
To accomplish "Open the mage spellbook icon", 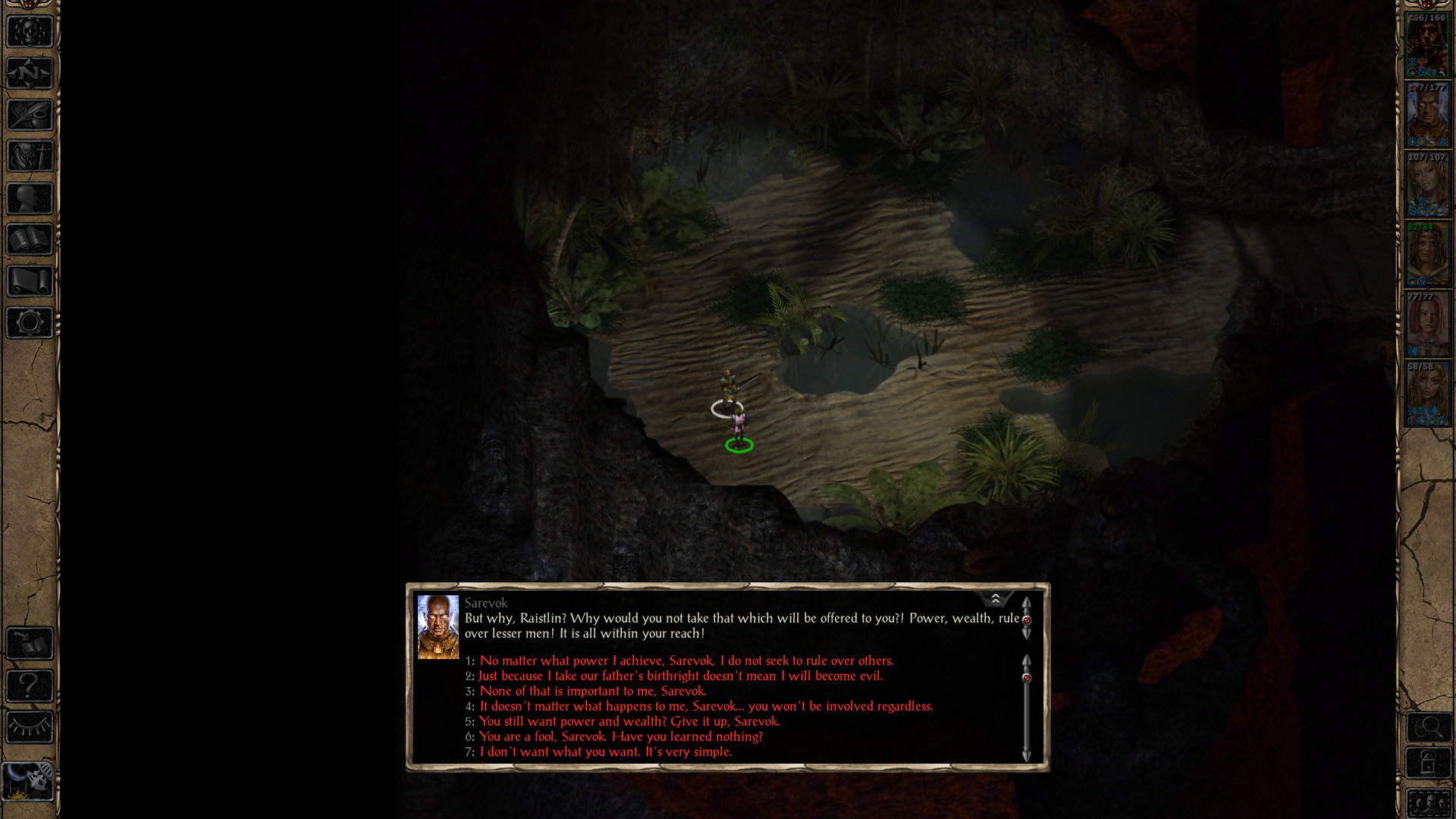I will point(30,240).
